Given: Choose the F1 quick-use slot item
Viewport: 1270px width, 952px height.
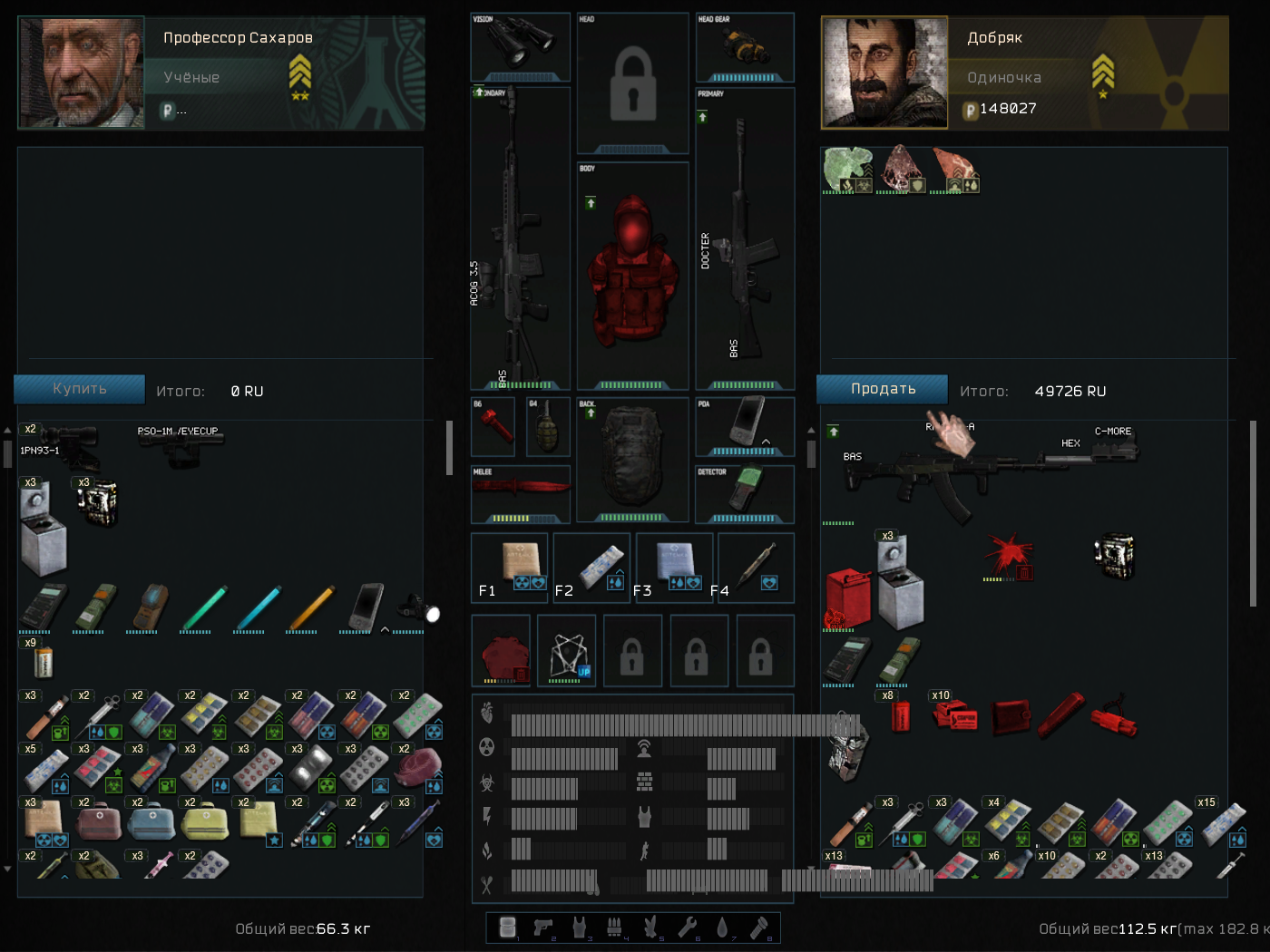Looking at the screenshot, I should pos(512,567).
